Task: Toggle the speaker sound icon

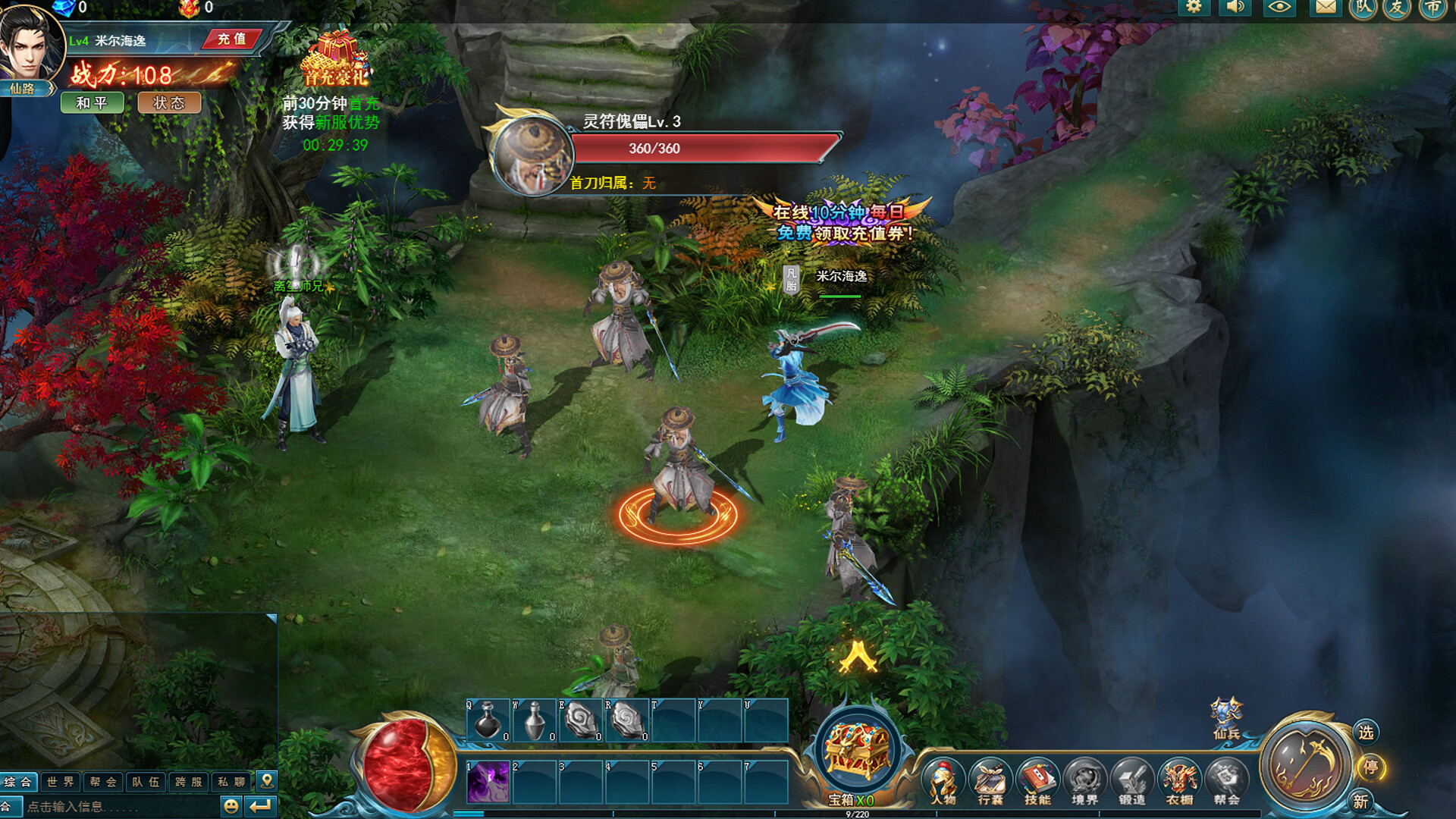Action: click(1236, 9)
